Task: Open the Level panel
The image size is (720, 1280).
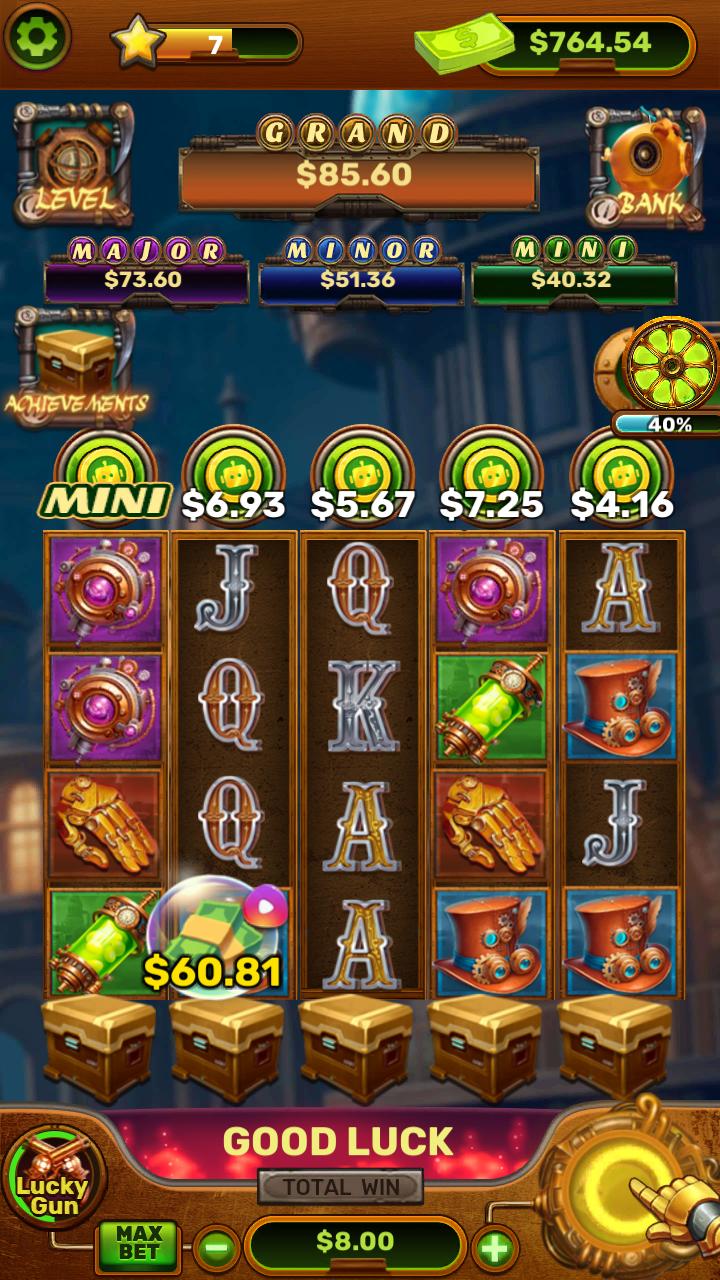Action: [74, 164]
